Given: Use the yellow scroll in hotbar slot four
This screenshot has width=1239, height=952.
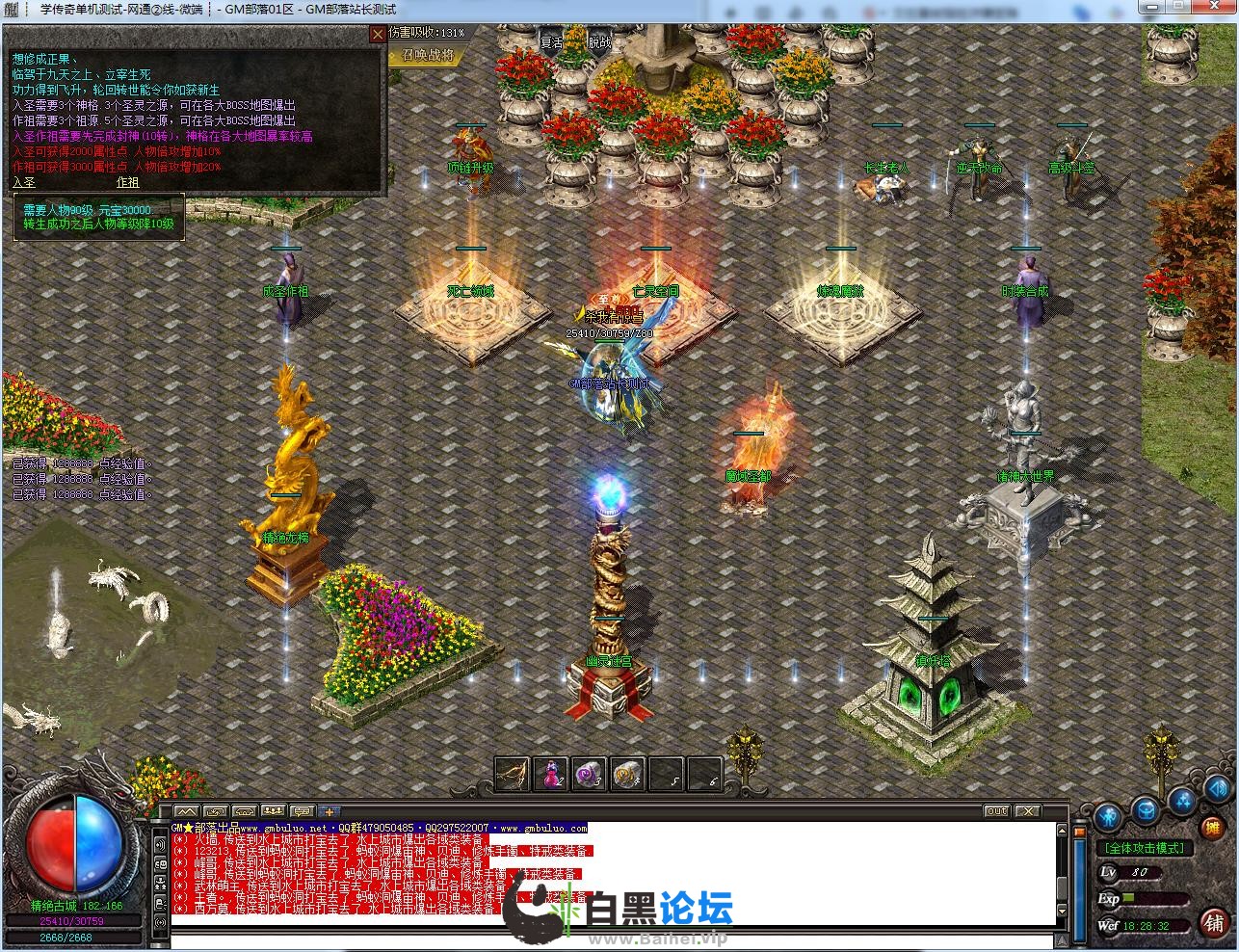Looking at the screenshot, I should (x=626, y=773).
